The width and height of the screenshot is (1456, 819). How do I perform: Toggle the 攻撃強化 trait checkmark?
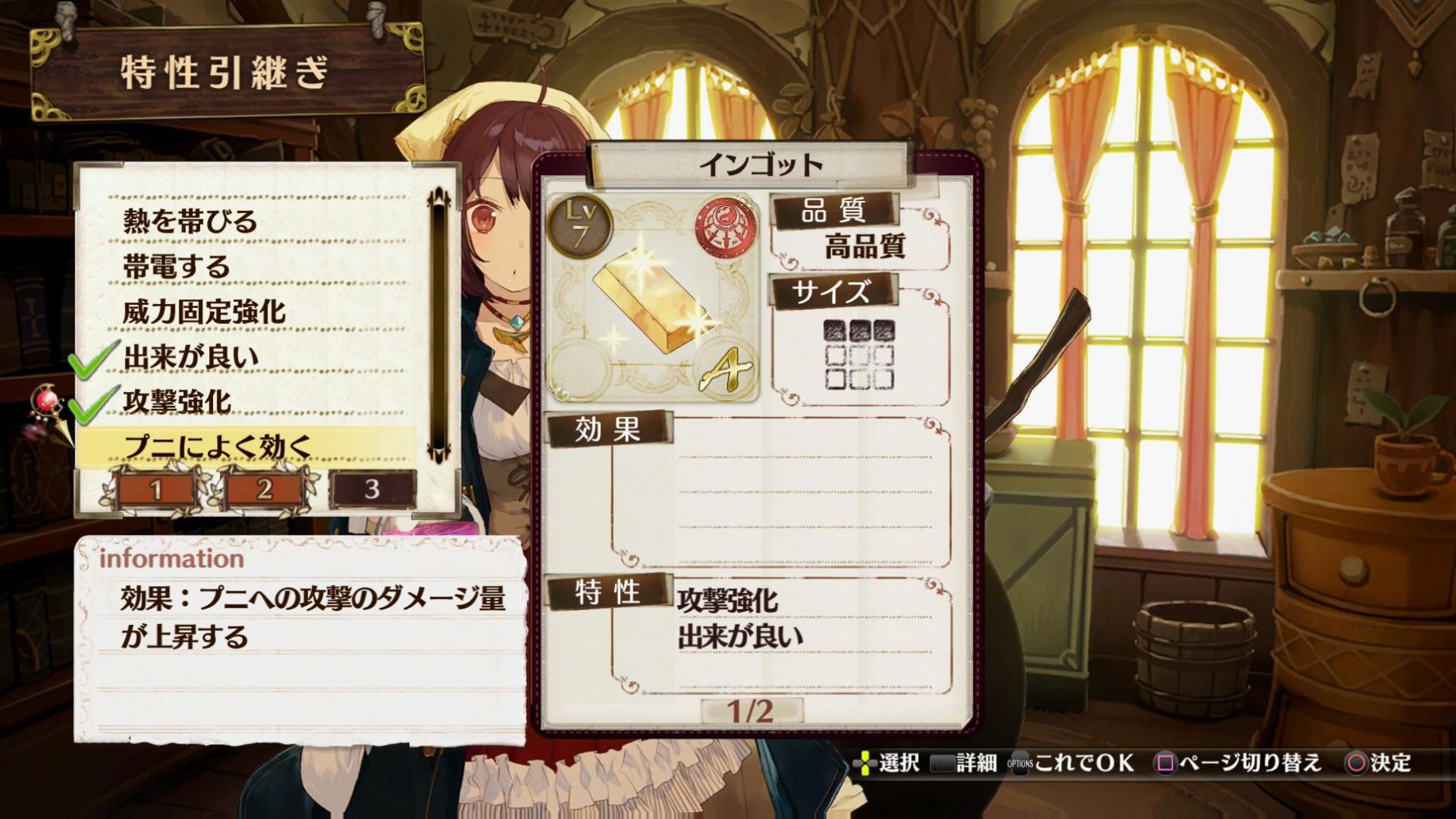(177, 402)
